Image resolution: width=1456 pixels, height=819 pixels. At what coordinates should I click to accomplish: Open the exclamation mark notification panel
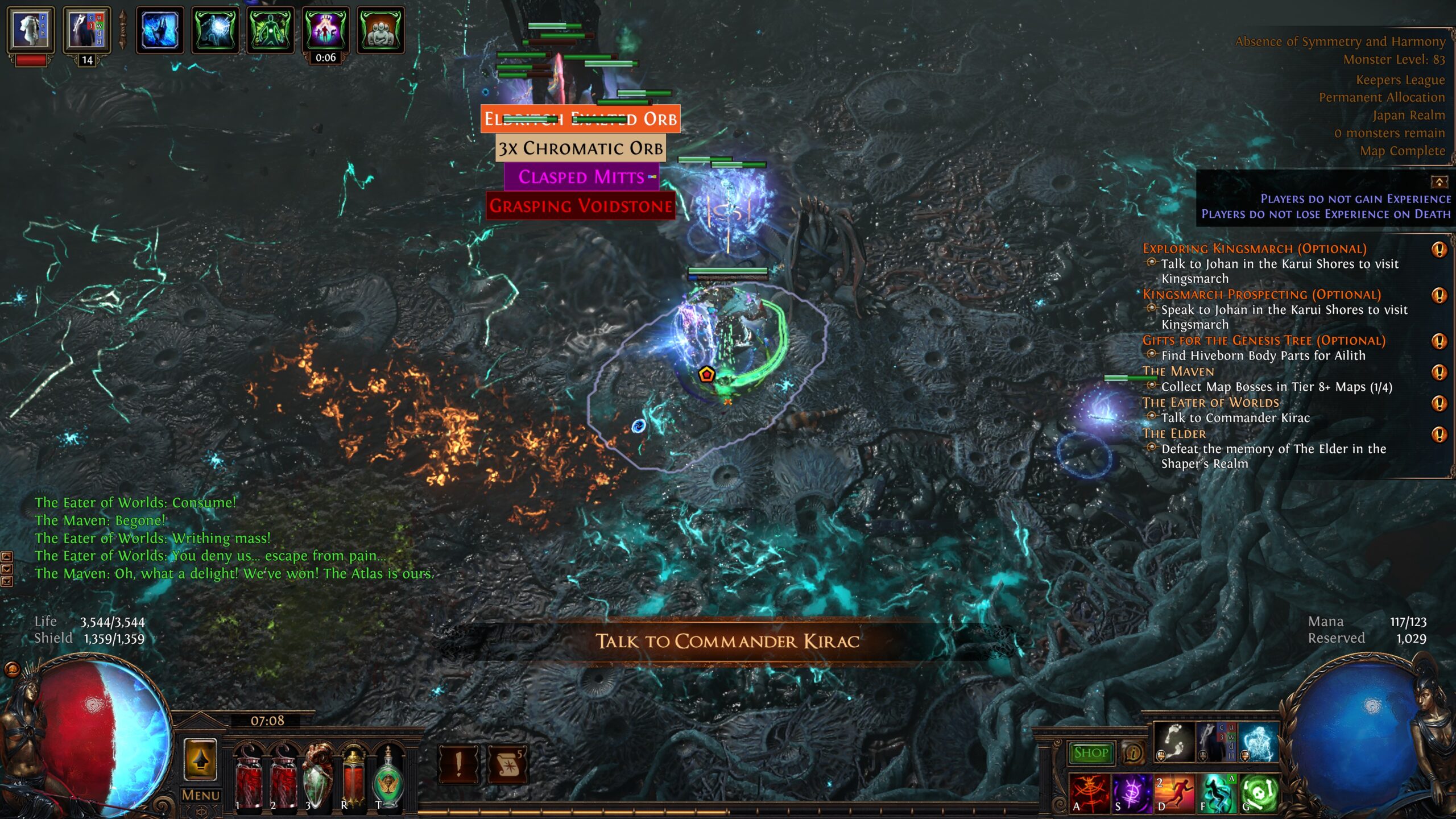pyautogui.click(x=458, y=764)
